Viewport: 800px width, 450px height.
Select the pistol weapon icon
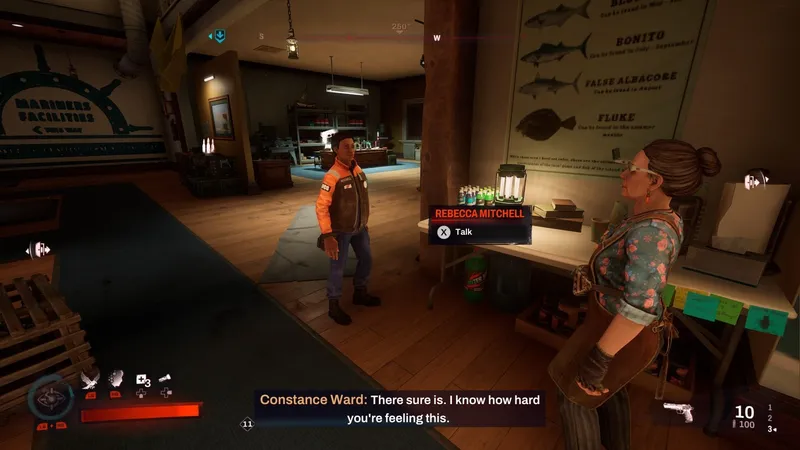pyautogui.click(x=678, y=412)
